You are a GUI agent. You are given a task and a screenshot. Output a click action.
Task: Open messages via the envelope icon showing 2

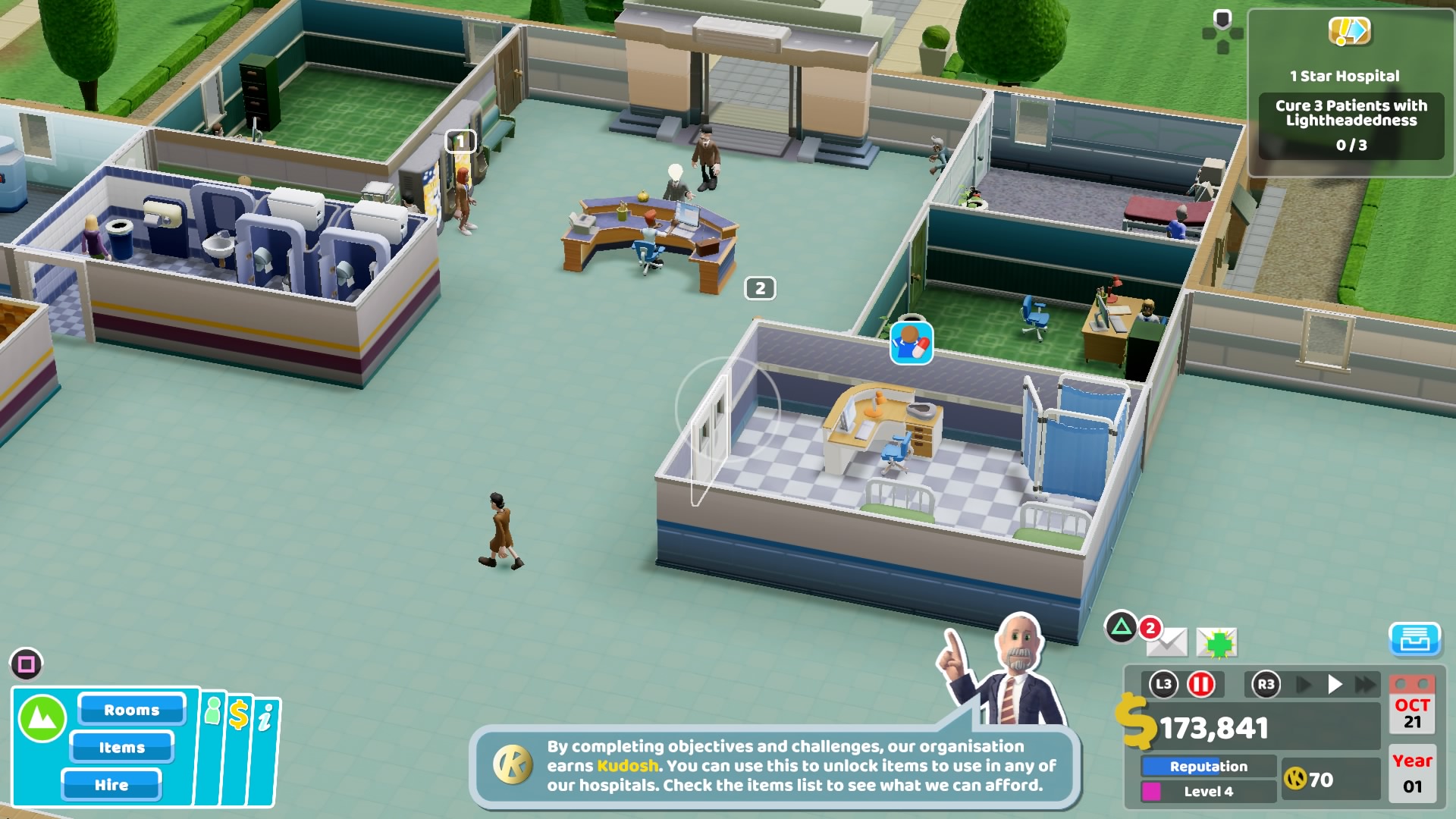click(x=1169, y=644)
